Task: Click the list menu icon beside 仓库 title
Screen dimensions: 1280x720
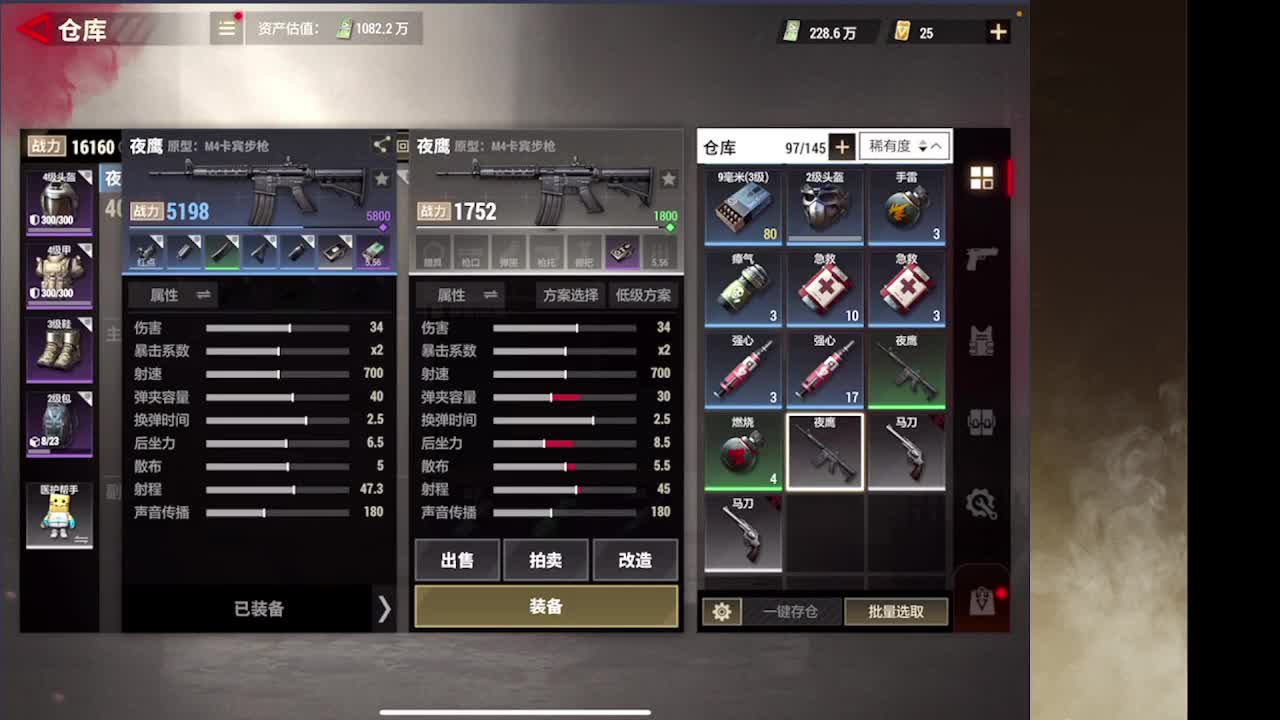Action: tap(226, 29)
